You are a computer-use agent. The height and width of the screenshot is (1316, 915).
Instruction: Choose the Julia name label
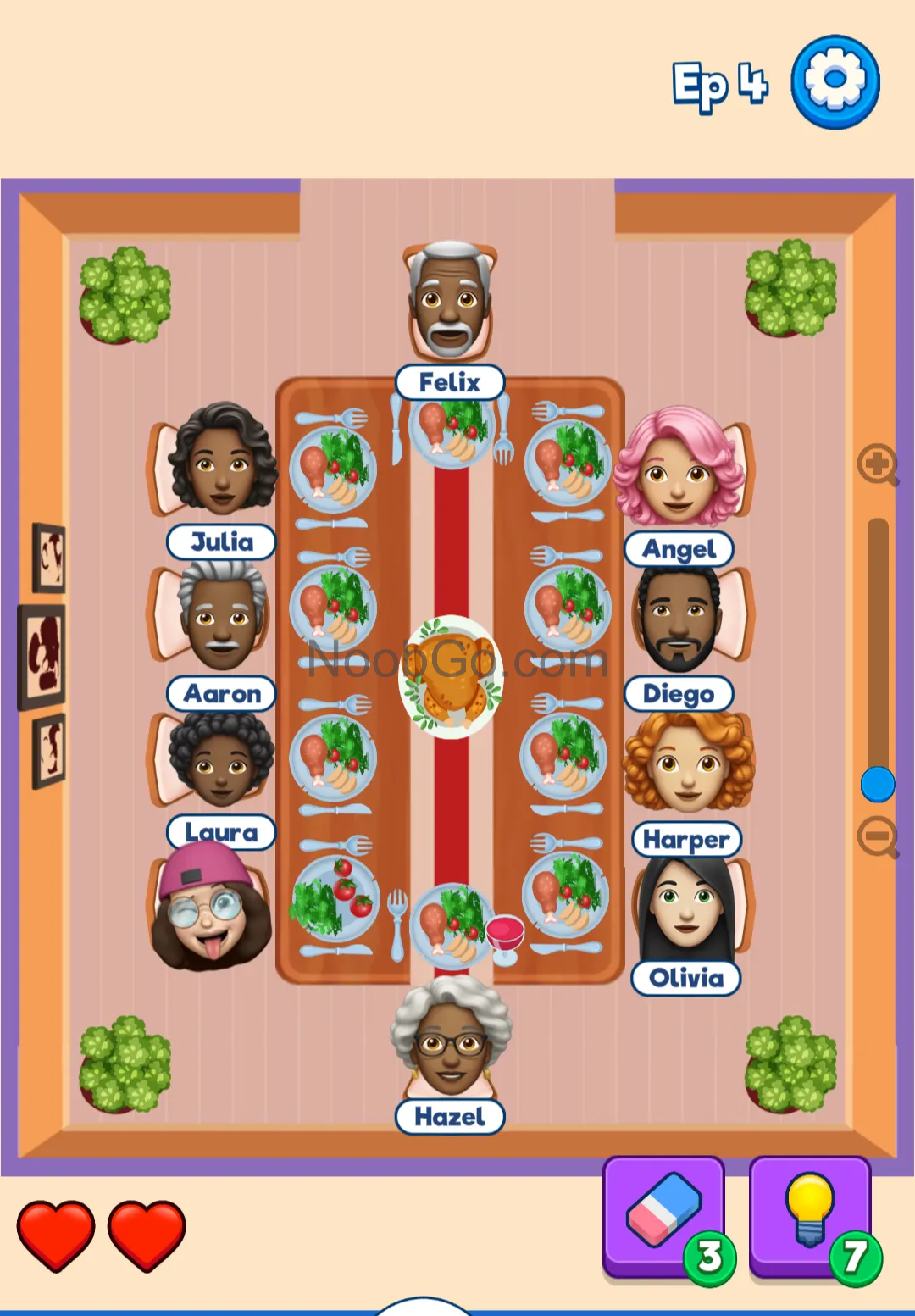222,541
